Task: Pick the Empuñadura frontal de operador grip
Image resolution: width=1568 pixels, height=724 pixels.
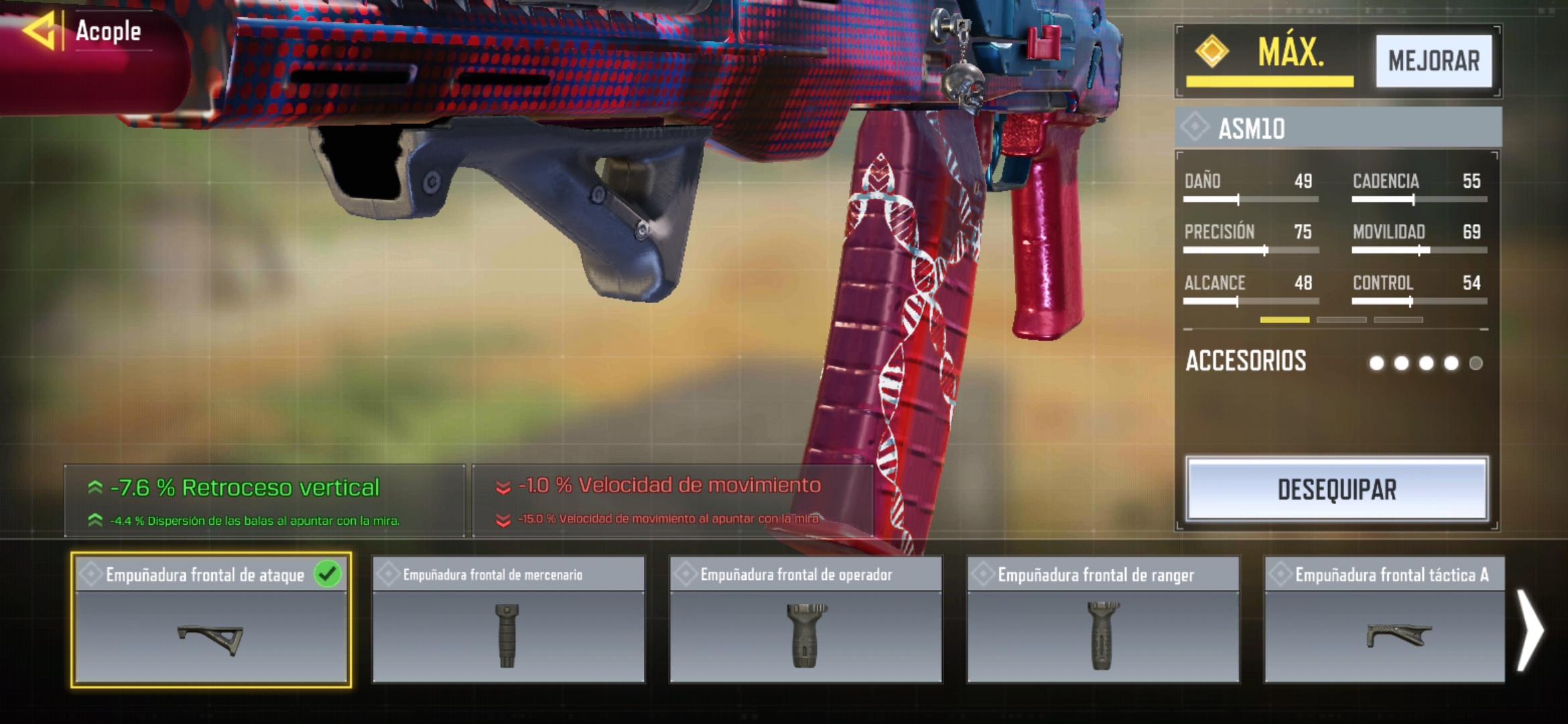Action: tap(806, 620)
